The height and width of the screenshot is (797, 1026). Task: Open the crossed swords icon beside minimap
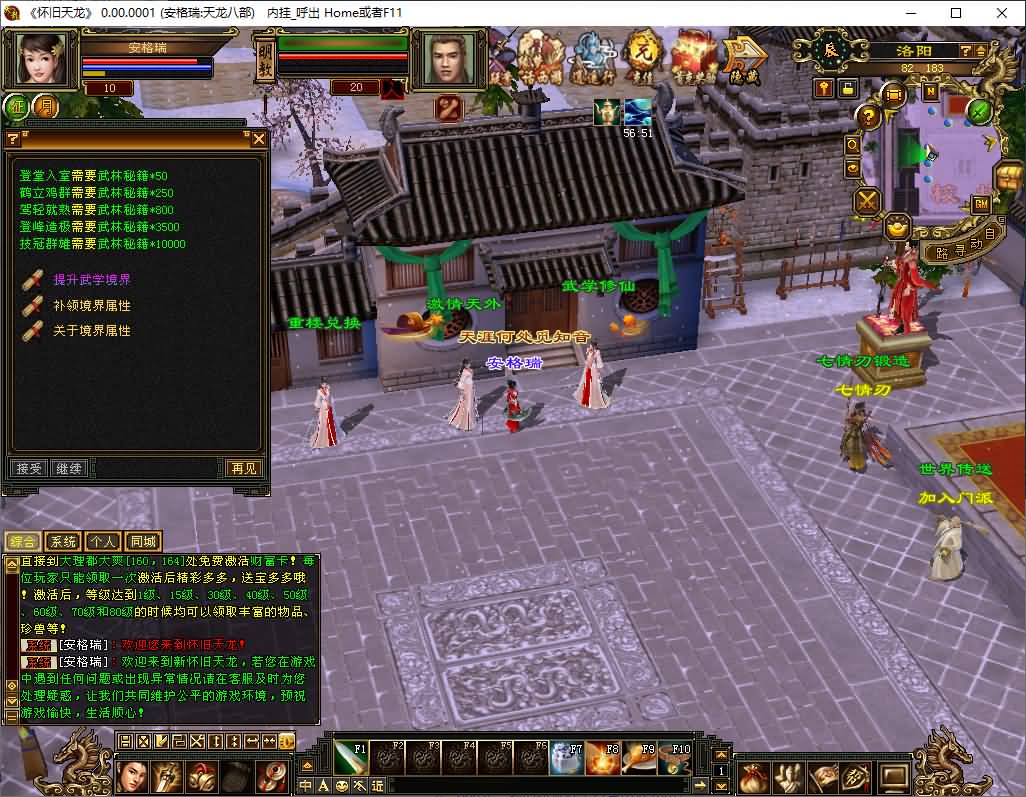(x=866, y=201)
